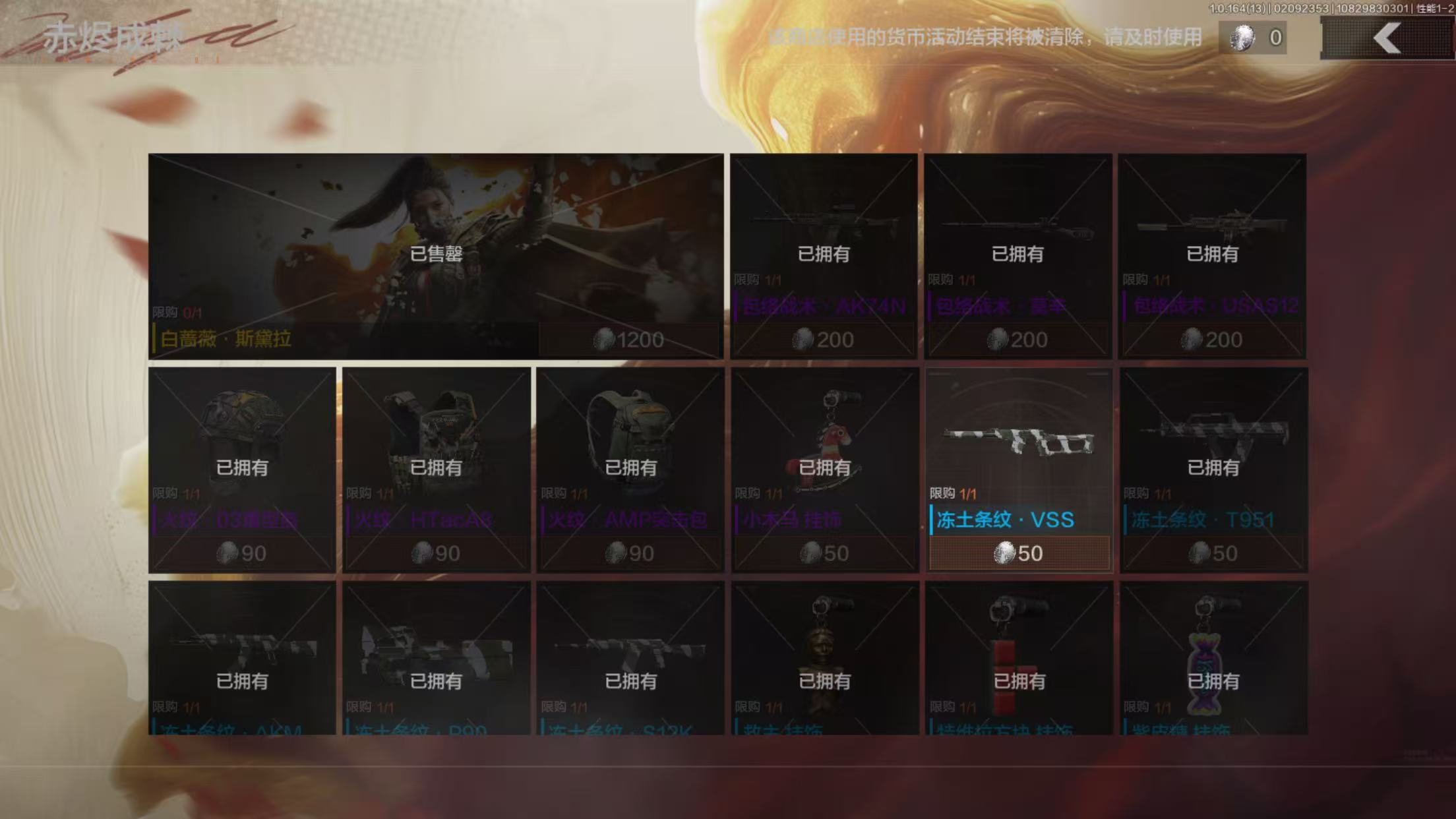Click the silver currency balance icon
Viewport: 1456px width, 819px height.
[x=1242, y=38]
